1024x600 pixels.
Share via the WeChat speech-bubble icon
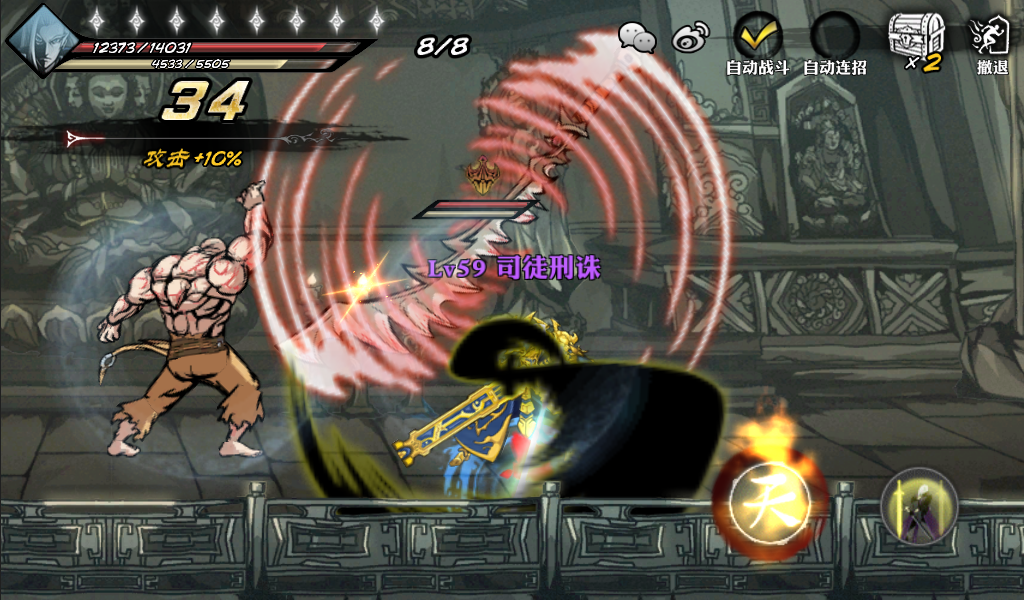tap(637, 38)
